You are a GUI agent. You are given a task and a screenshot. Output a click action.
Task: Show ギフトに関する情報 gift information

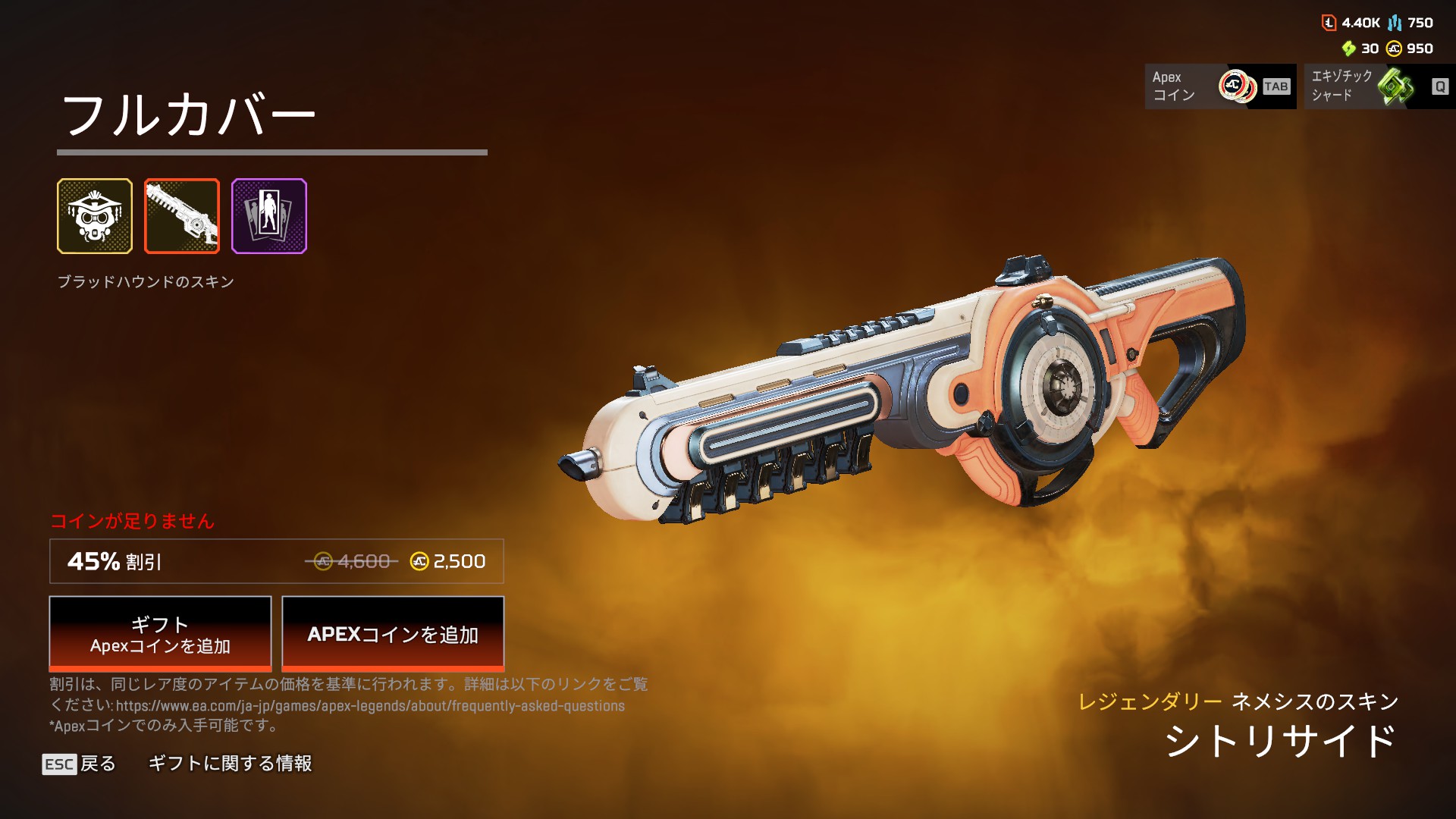[x=230, y=764]
